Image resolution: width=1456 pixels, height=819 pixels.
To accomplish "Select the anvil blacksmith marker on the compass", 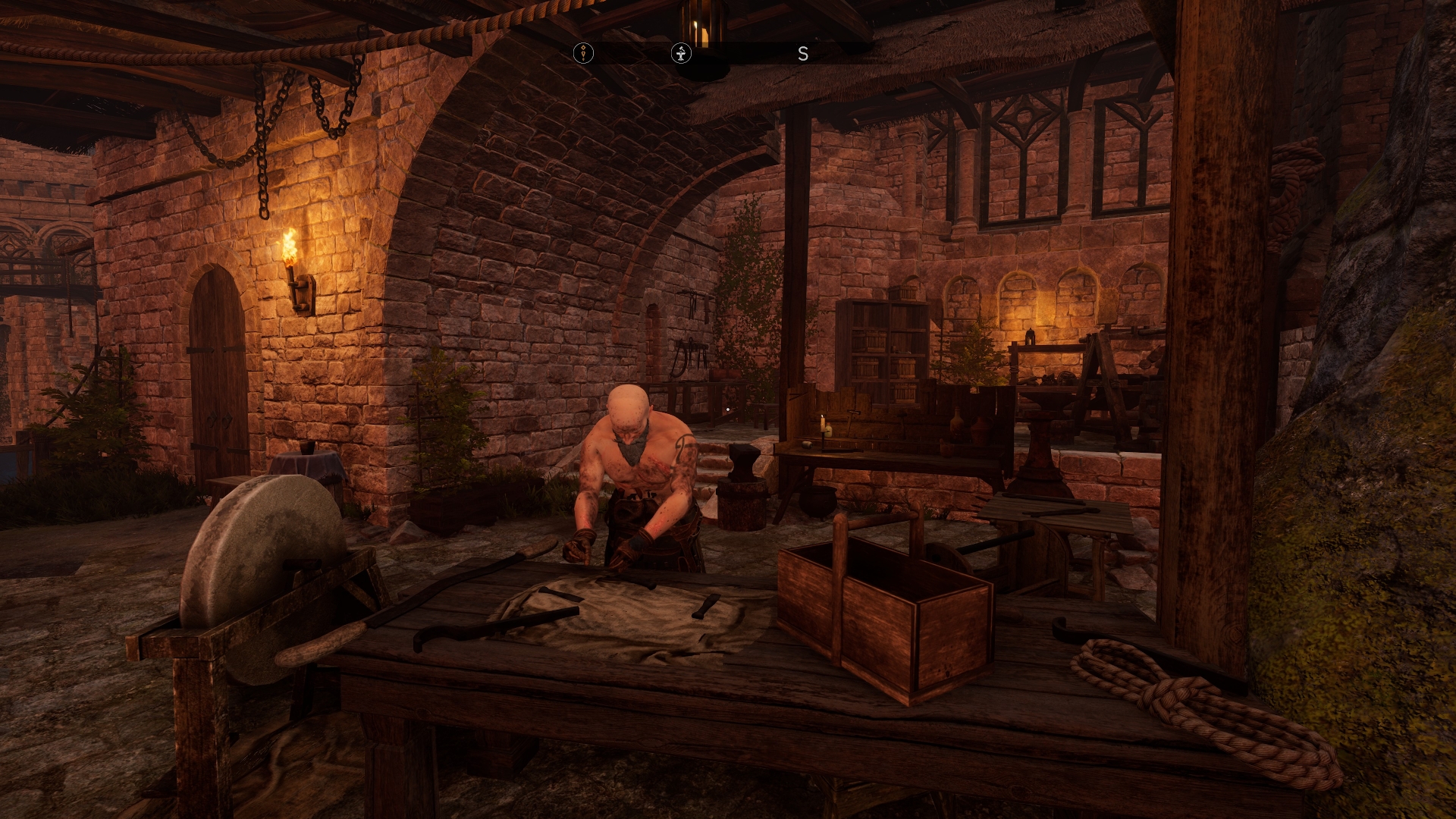I will point(682,54).
